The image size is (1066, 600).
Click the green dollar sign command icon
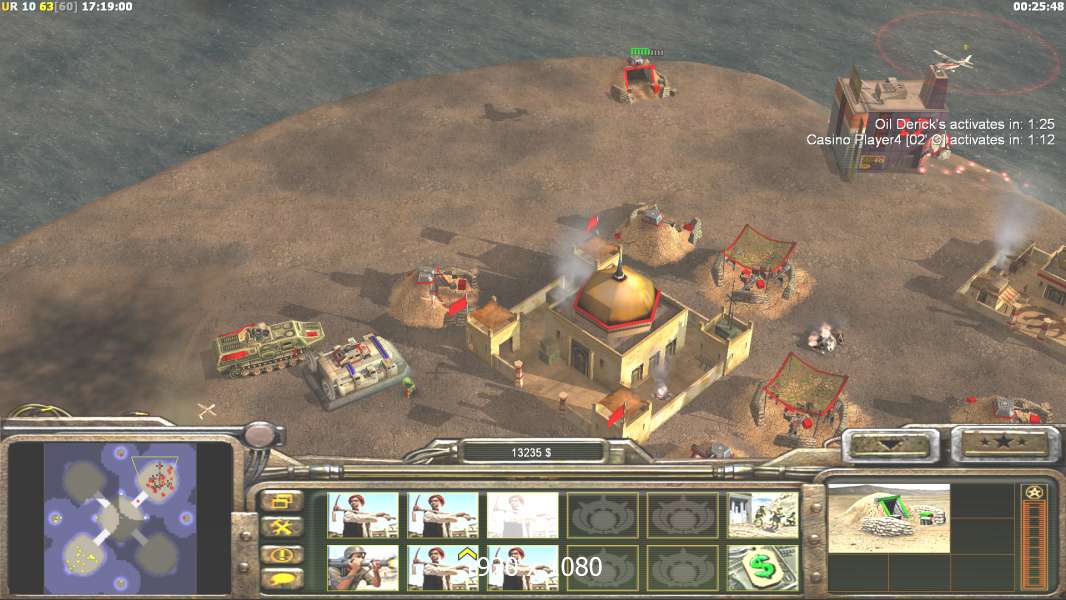point(763,567)
